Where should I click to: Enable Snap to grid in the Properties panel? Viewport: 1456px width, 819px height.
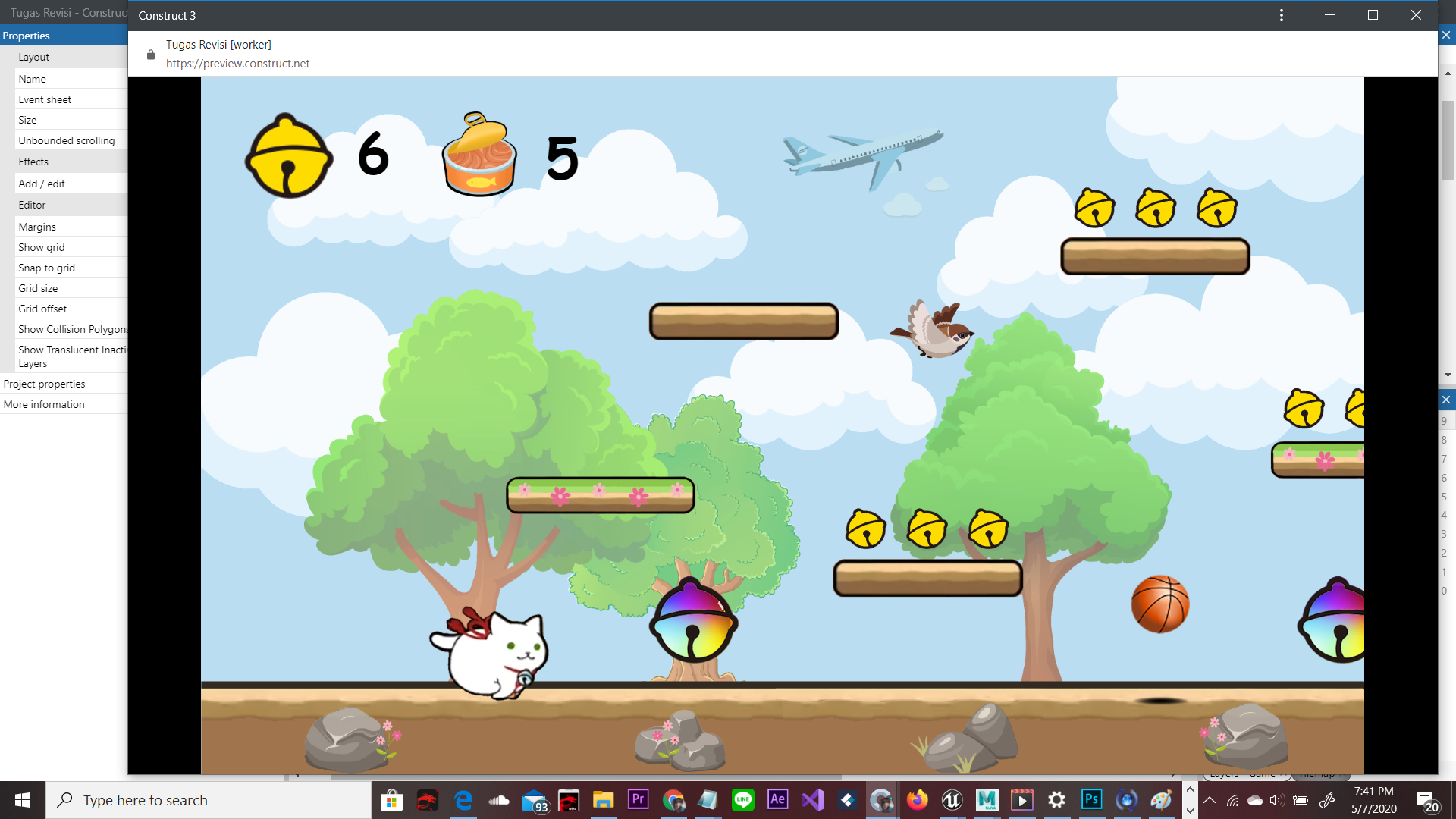pos(47,267)
